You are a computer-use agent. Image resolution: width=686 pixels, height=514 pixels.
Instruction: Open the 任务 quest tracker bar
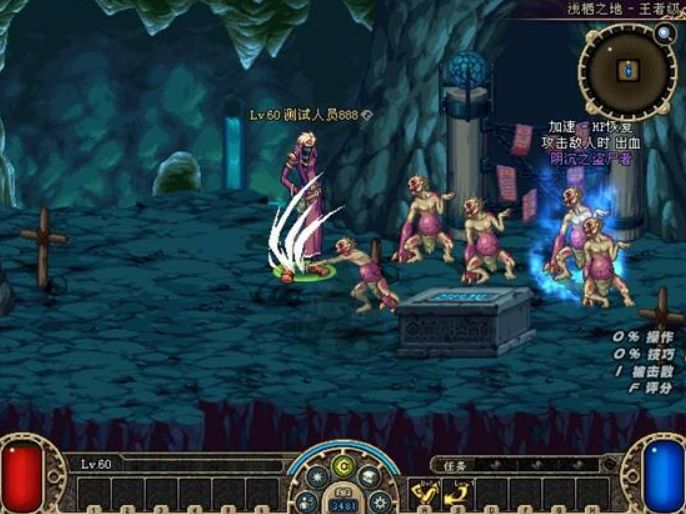(514, 464)
